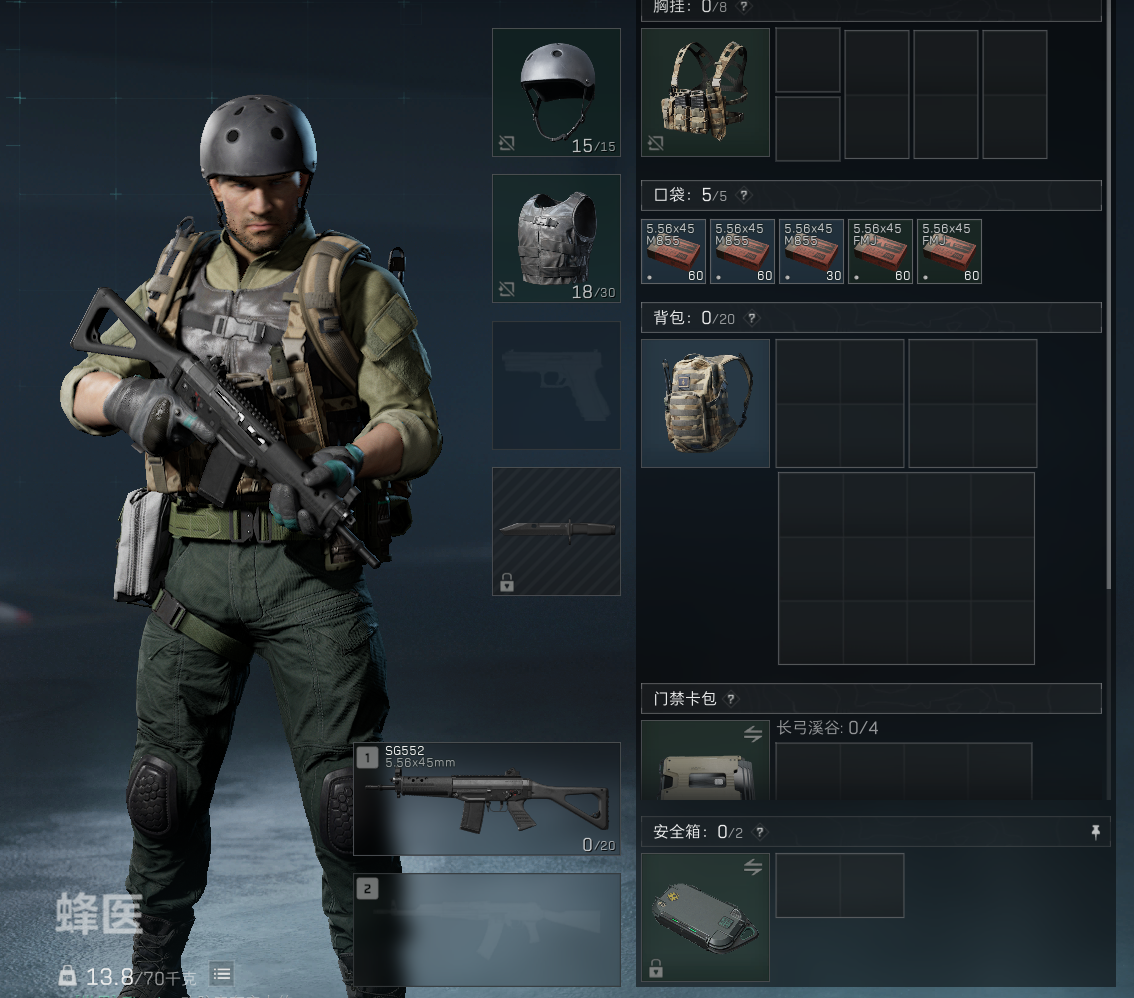Select the camo chest rig item
This screenshot has width=1134, height=998.
[x=705, y=92]
